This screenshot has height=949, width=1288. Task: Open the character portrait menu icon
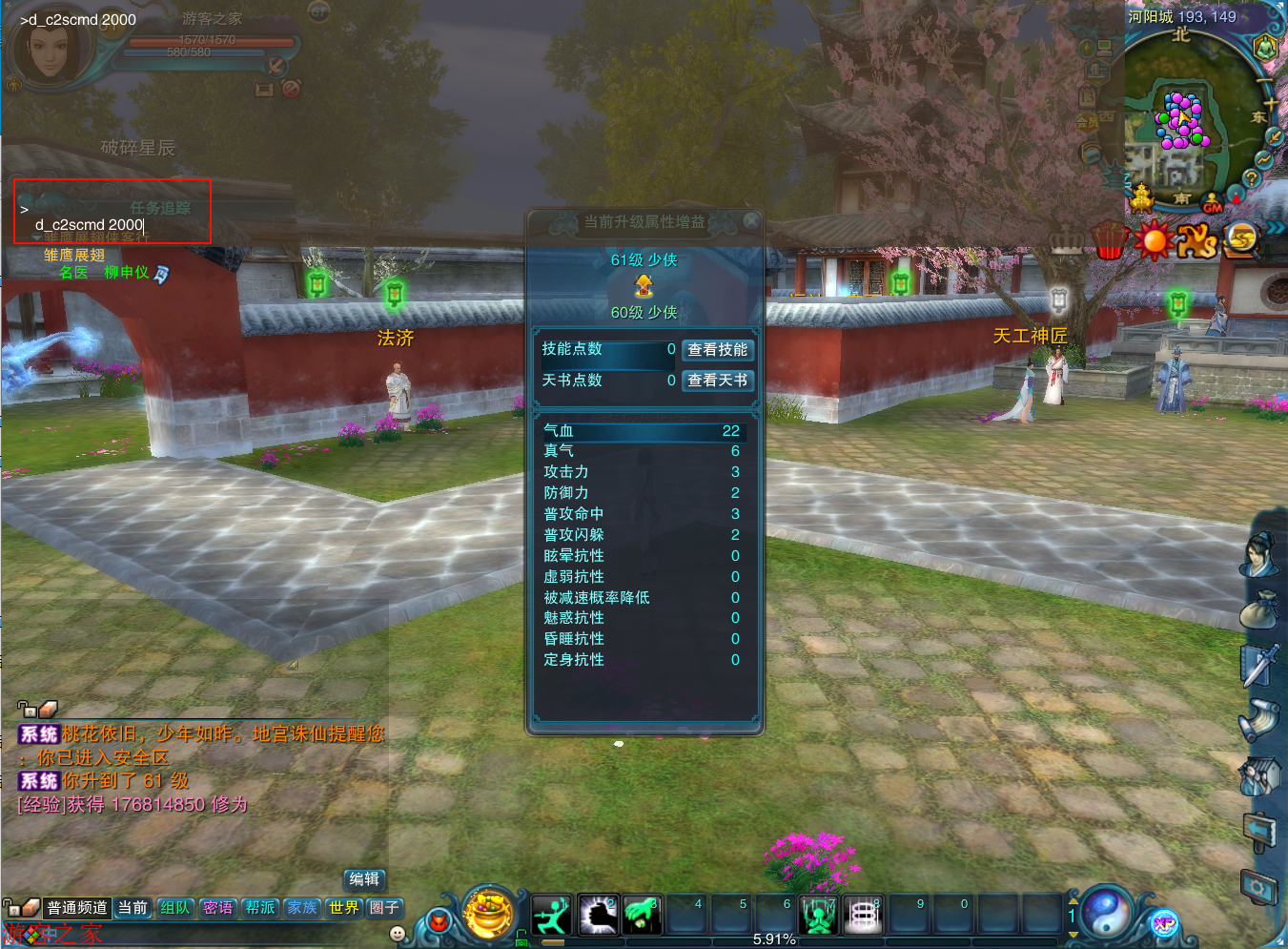click(1259, 554)
